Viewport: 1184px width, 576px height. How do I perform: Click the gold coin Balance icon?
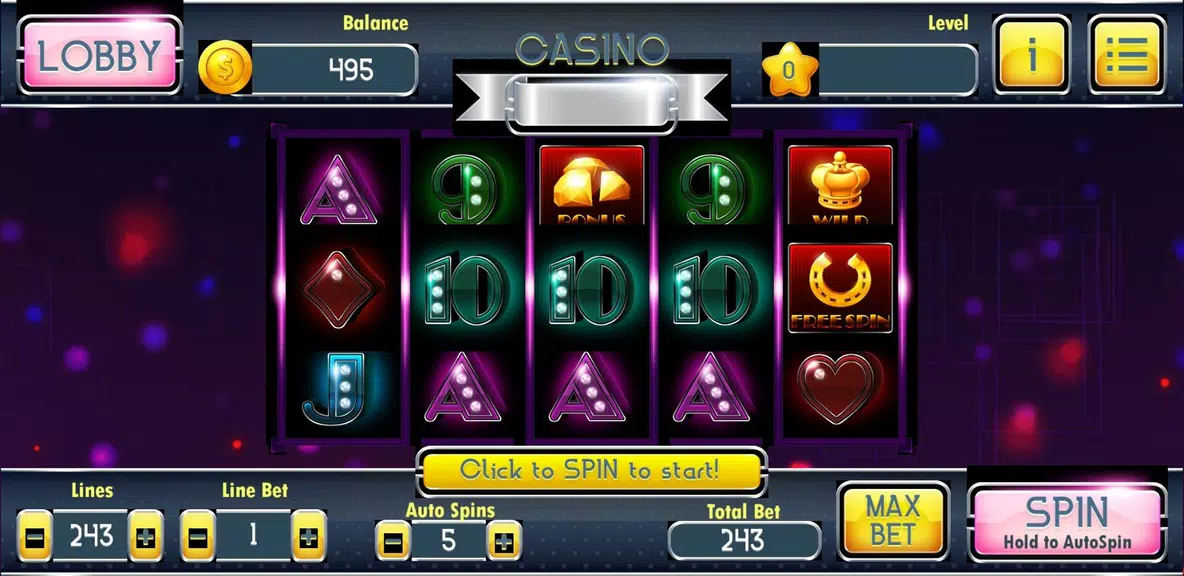(x=224, y=68)
